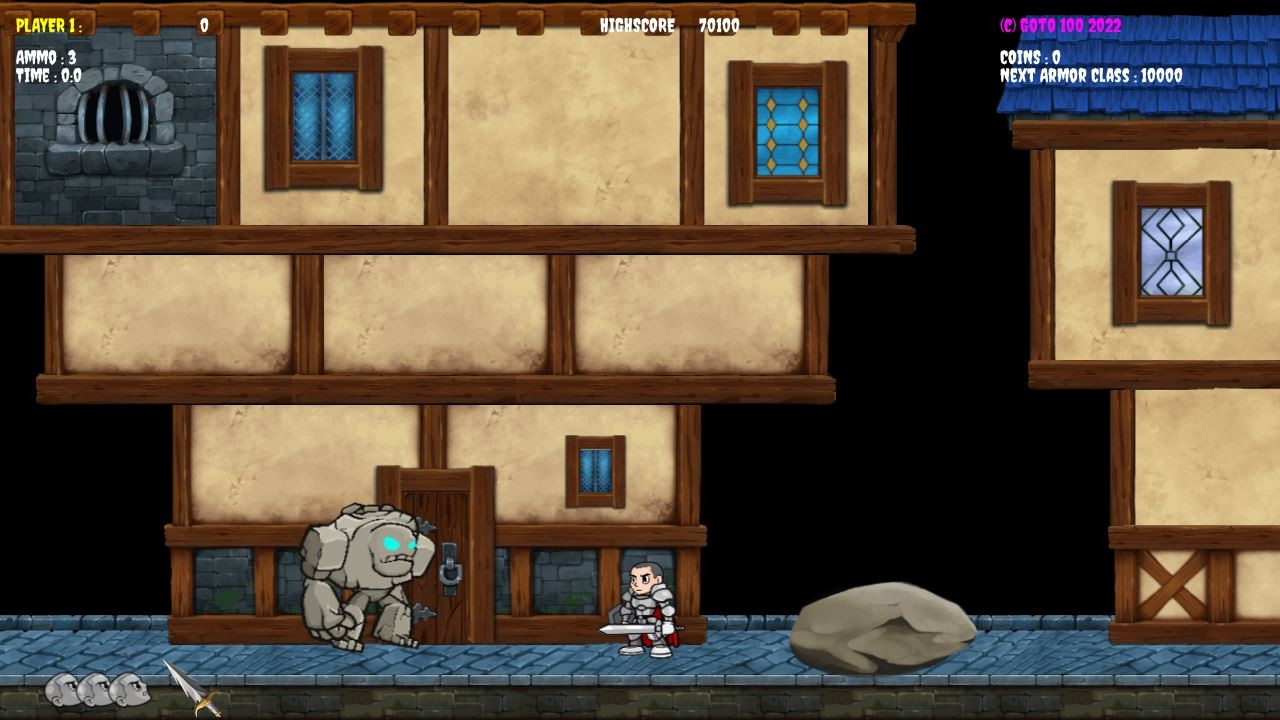This screenshot has height=720, width=1280.
Task: Click the middle stone head life icon
Action: tap(92, 690)
